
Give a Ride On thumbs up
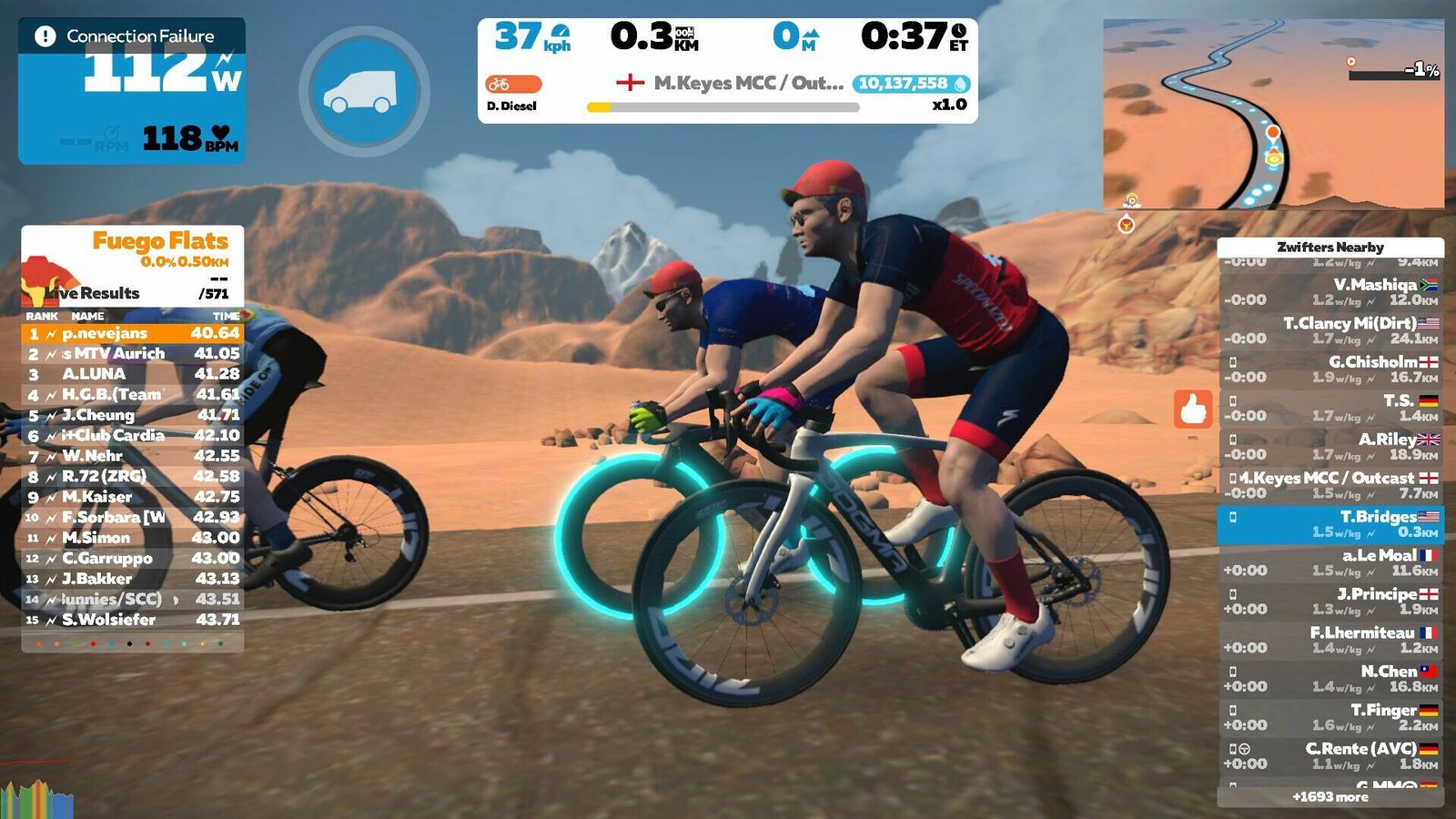1193,409
